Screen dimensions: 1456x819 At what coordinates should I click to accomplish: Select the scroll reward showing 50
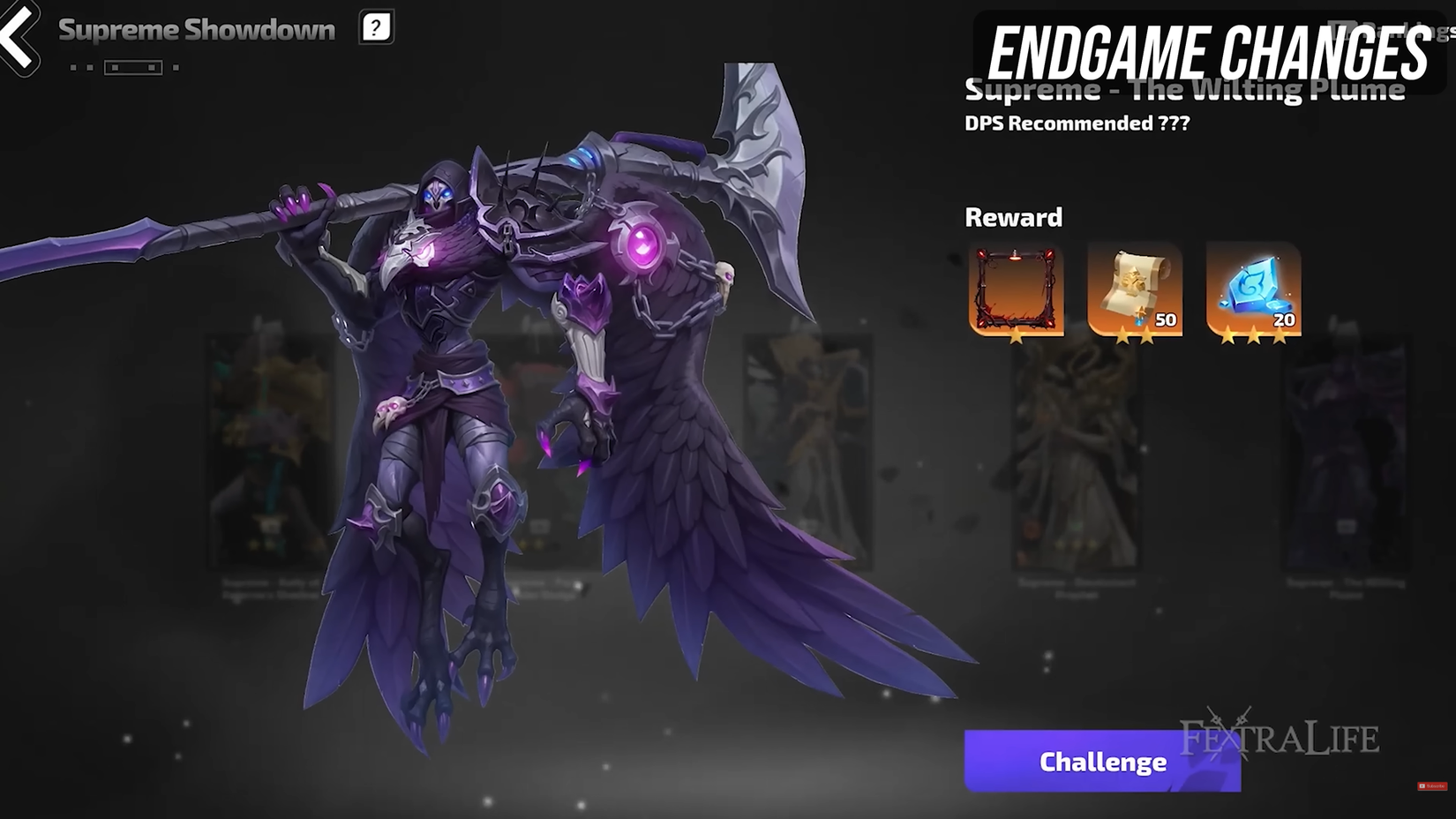[x=1134, y=287]
